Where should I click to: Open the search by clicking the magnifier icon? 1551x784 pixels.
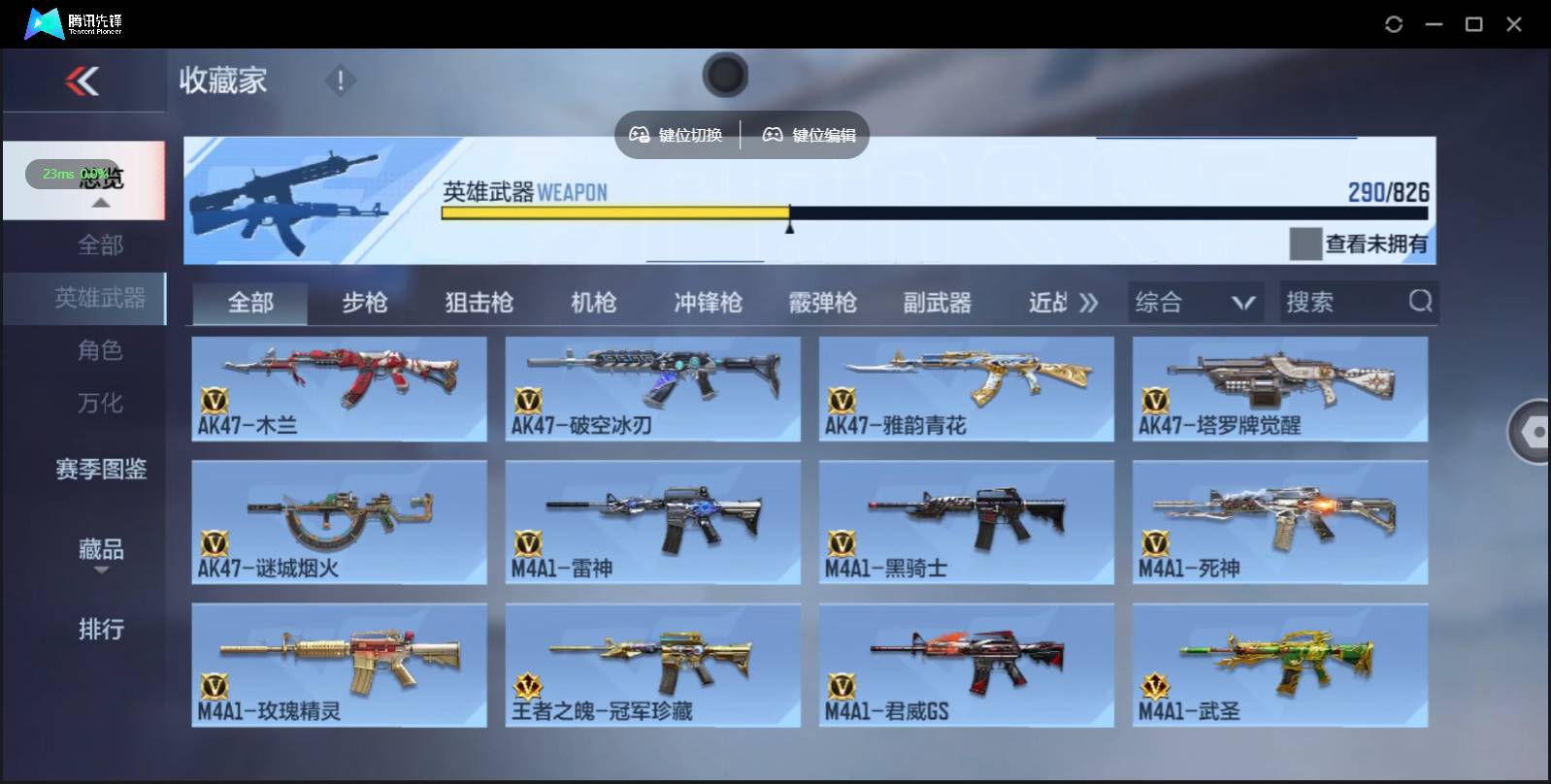coord(1421,302)
